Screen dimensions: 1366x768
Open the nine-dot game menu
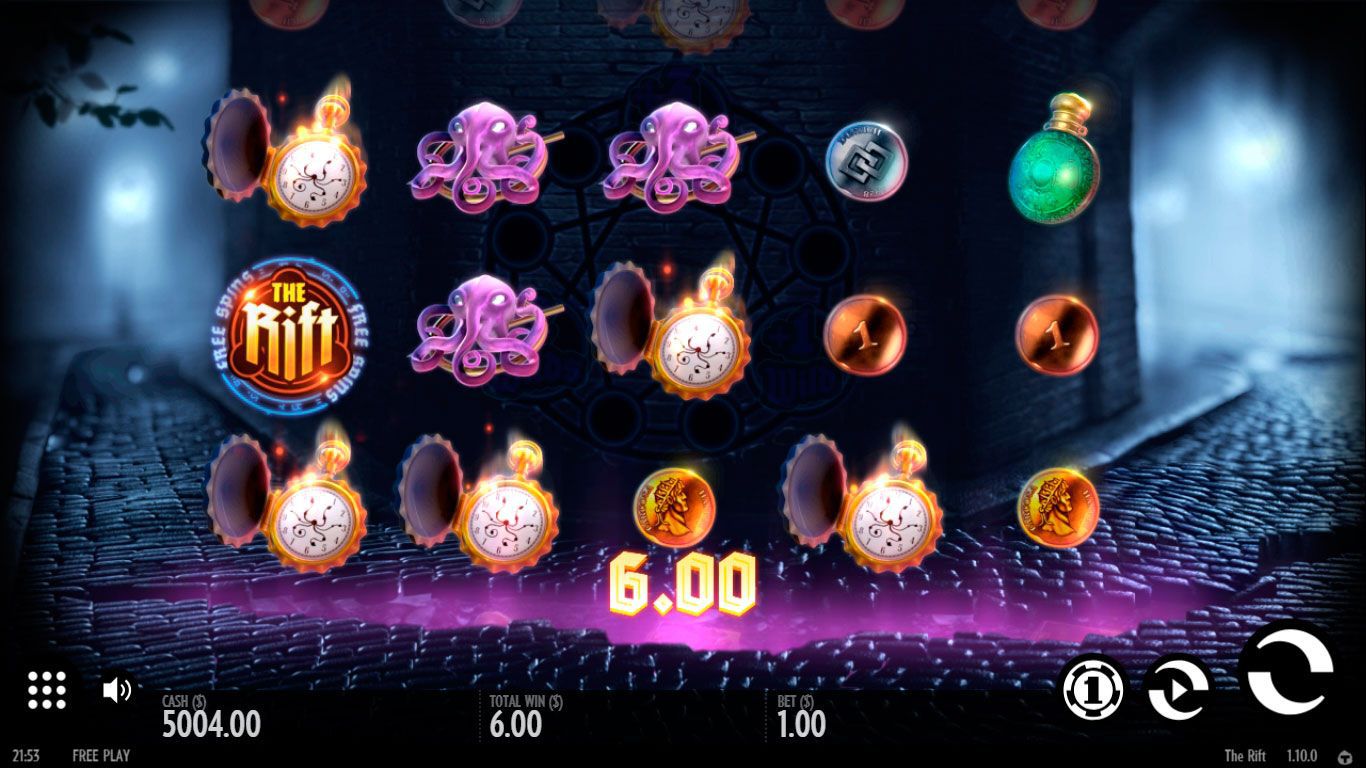point(46,689)
